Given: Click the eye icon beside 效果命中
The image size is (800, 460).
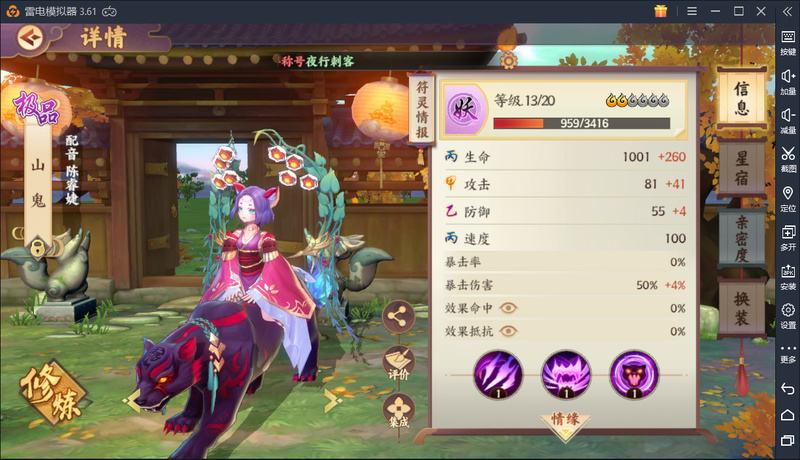Looking at the screenshot, I should pos(510,308).
